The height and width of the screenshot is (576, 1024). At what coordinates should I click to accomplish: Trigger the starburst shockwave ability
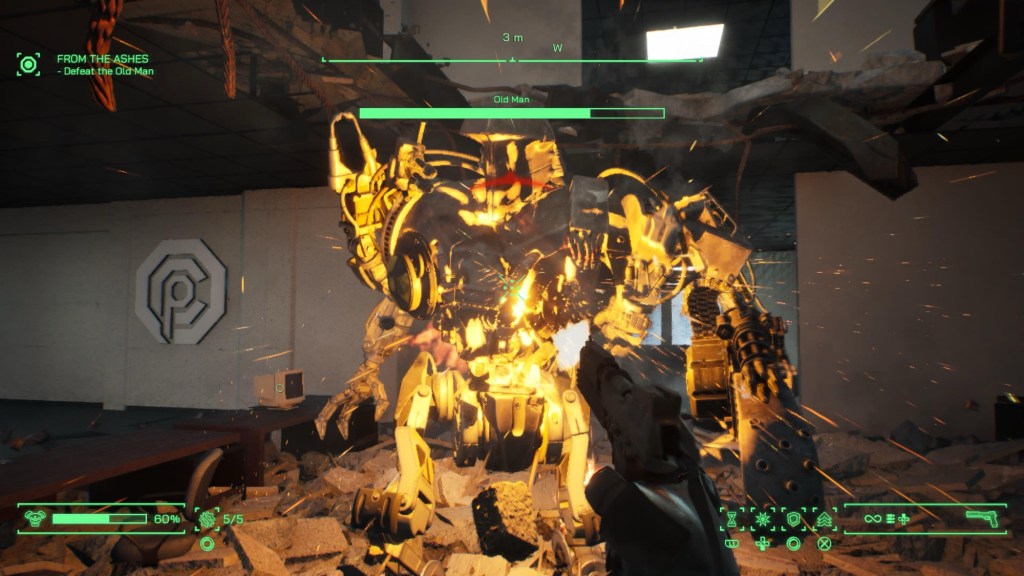coord(763,519)
